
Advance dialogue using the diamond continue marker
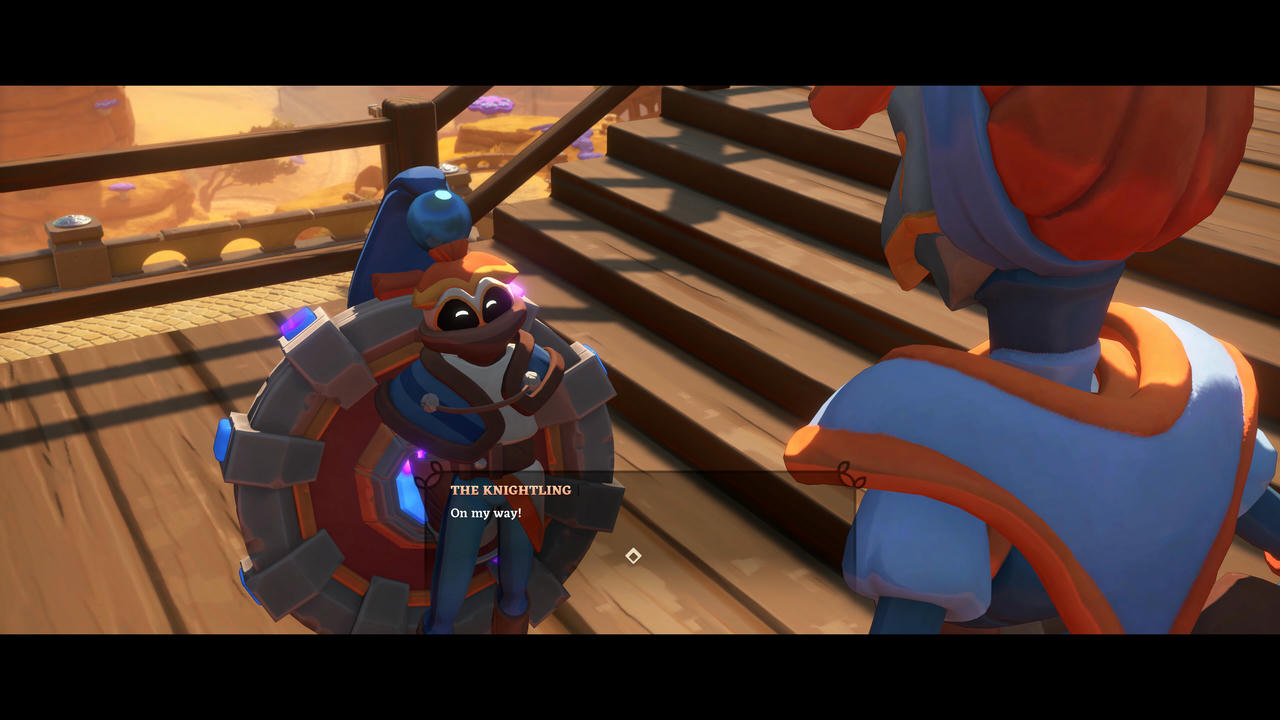coord(633,556)
